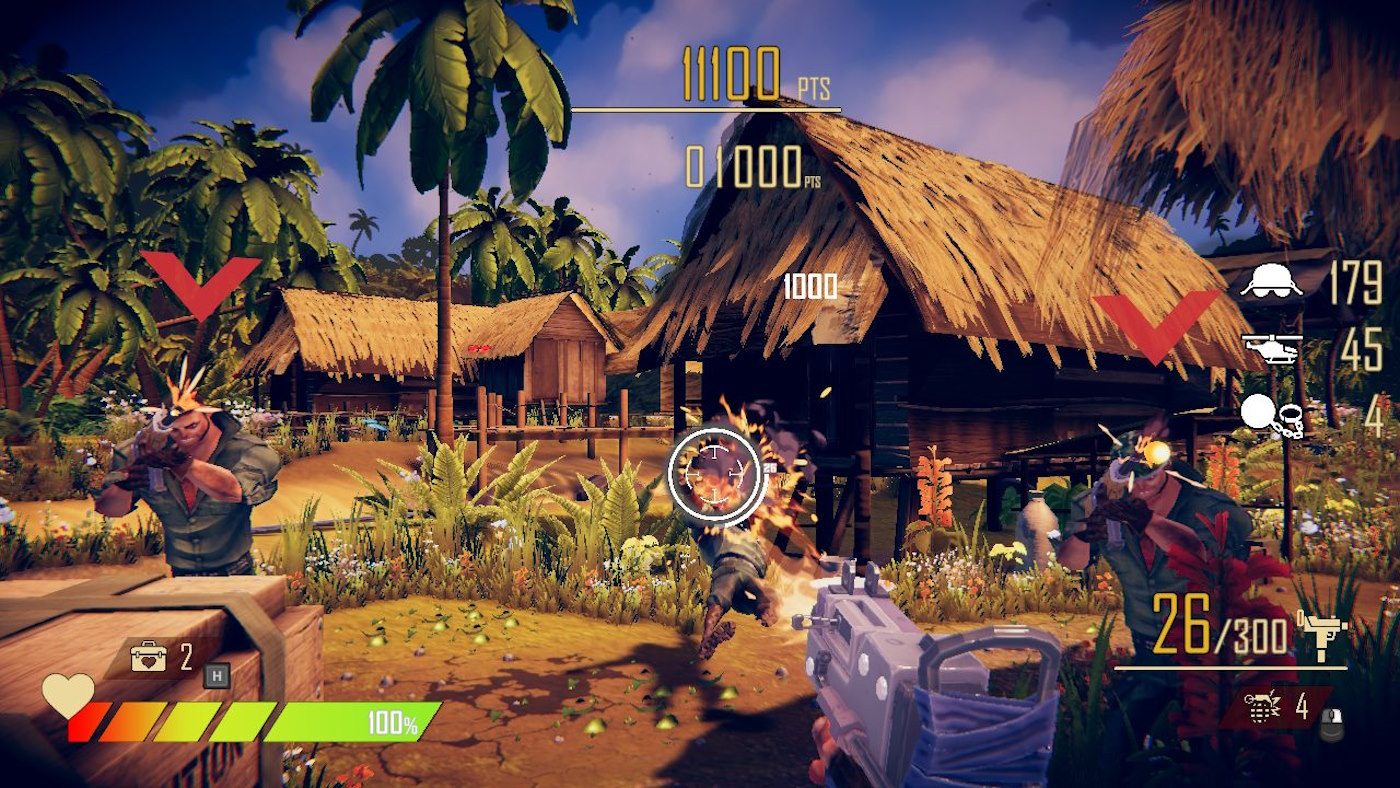The image size is (1400, 788).
Task: Click the helicopter objective icon
Action: (x=1271, y=349)
